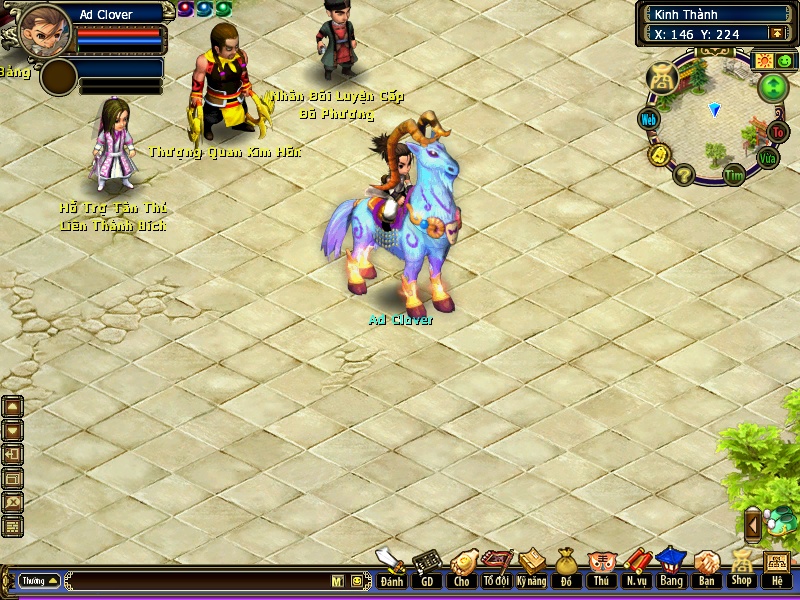Open the Hệ system menu
The width and height of the screenshot is (800, 600).
[x=777, y=568]
